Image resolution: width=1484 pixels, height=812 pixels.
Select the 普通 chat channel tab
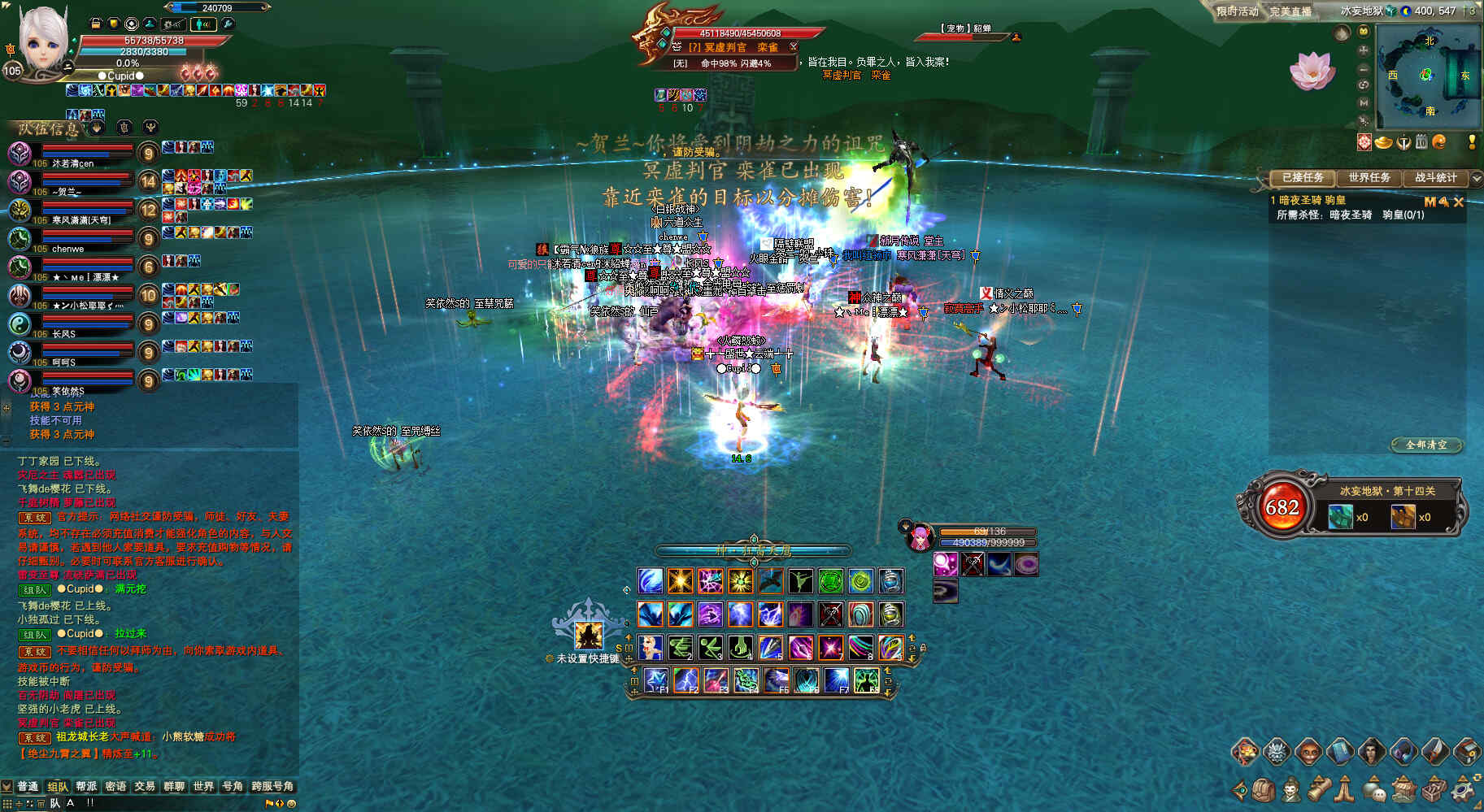[x=28, y=786]
